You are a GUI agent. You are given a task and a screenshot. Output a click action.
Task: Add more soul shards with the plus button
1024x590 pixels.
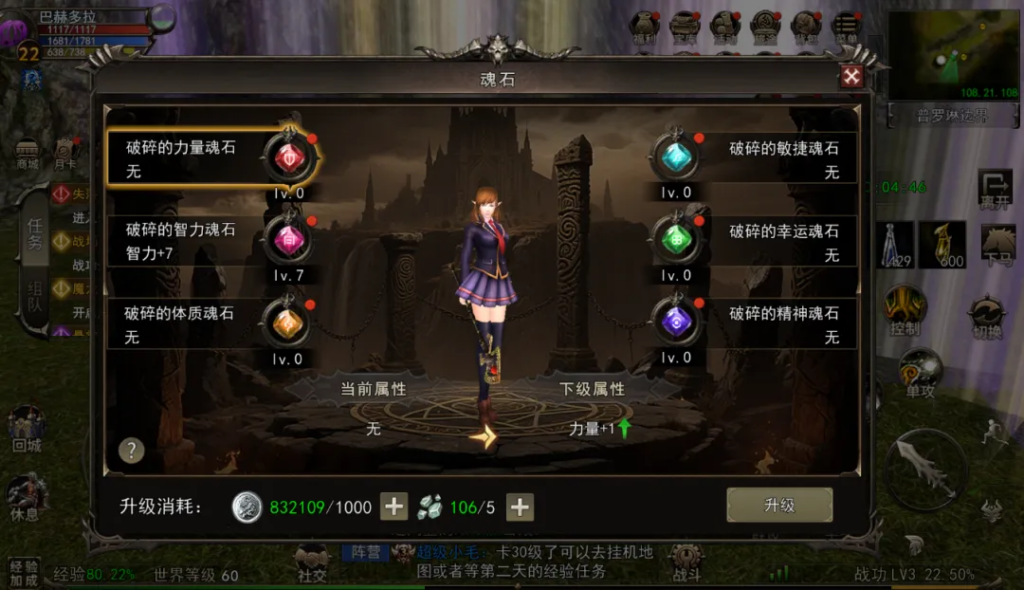pyautogui.click(x=519, y=507)
